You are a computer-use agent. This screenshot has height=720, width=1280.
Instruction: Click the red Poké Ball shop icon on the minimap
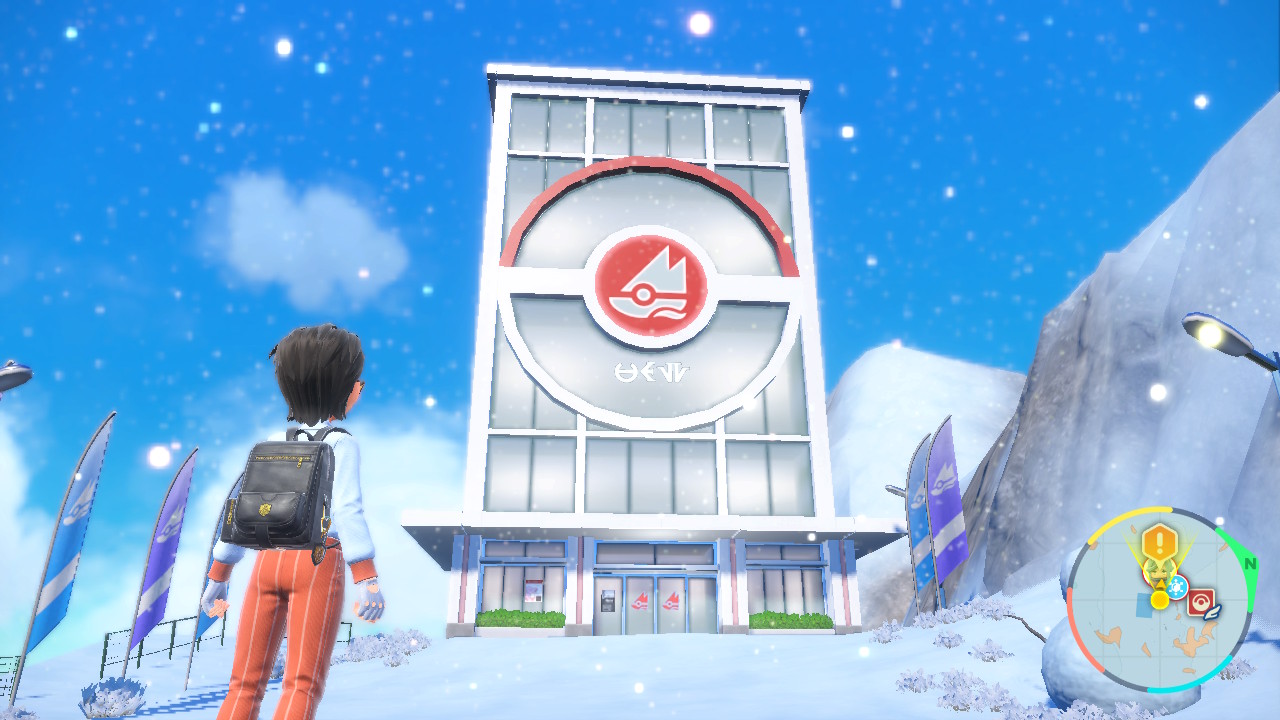coord(1201,600)
